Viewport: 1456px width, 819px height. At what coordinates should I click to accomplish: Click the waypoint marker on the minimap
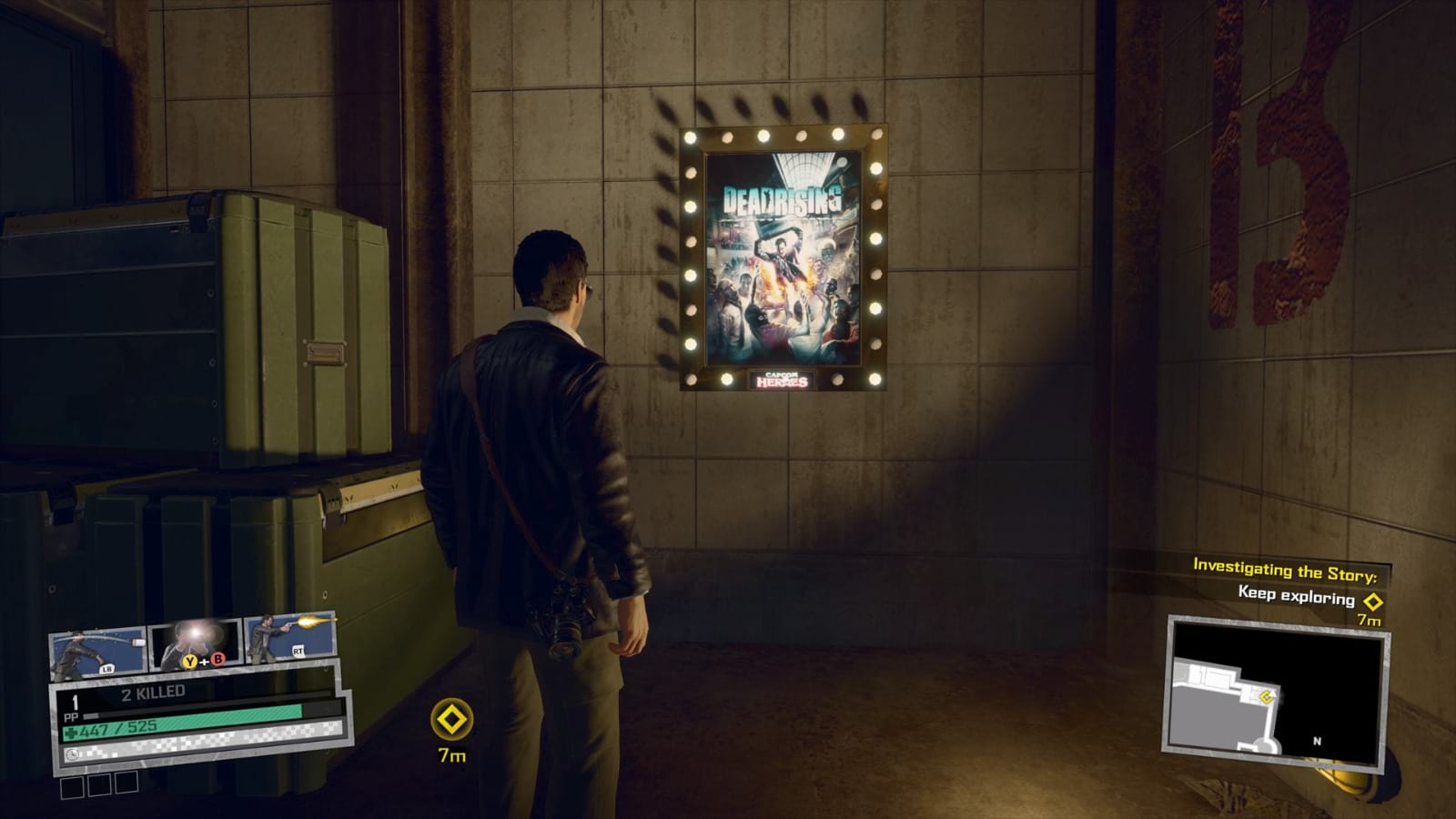(x=1266, y=696)
